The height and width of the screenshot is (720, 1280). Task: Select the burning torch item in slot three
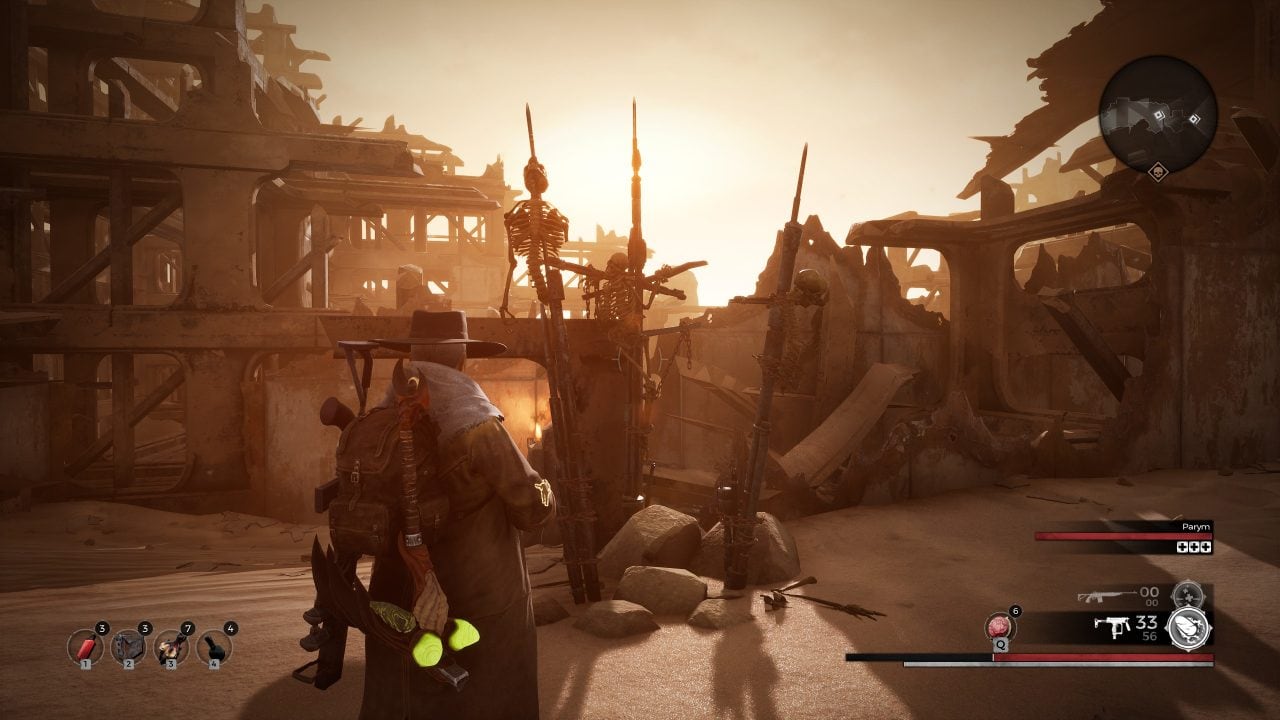point(171,648)
